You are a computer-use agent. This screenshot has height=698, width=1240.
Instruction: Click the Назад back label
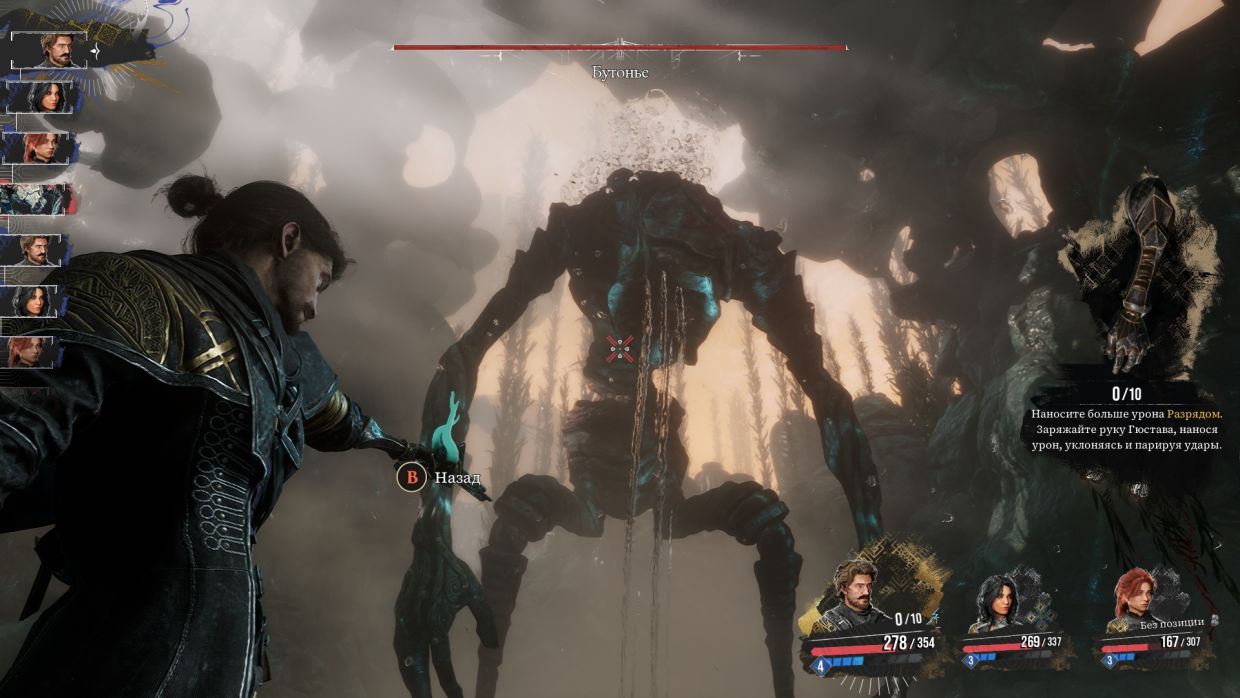point(457,478)
